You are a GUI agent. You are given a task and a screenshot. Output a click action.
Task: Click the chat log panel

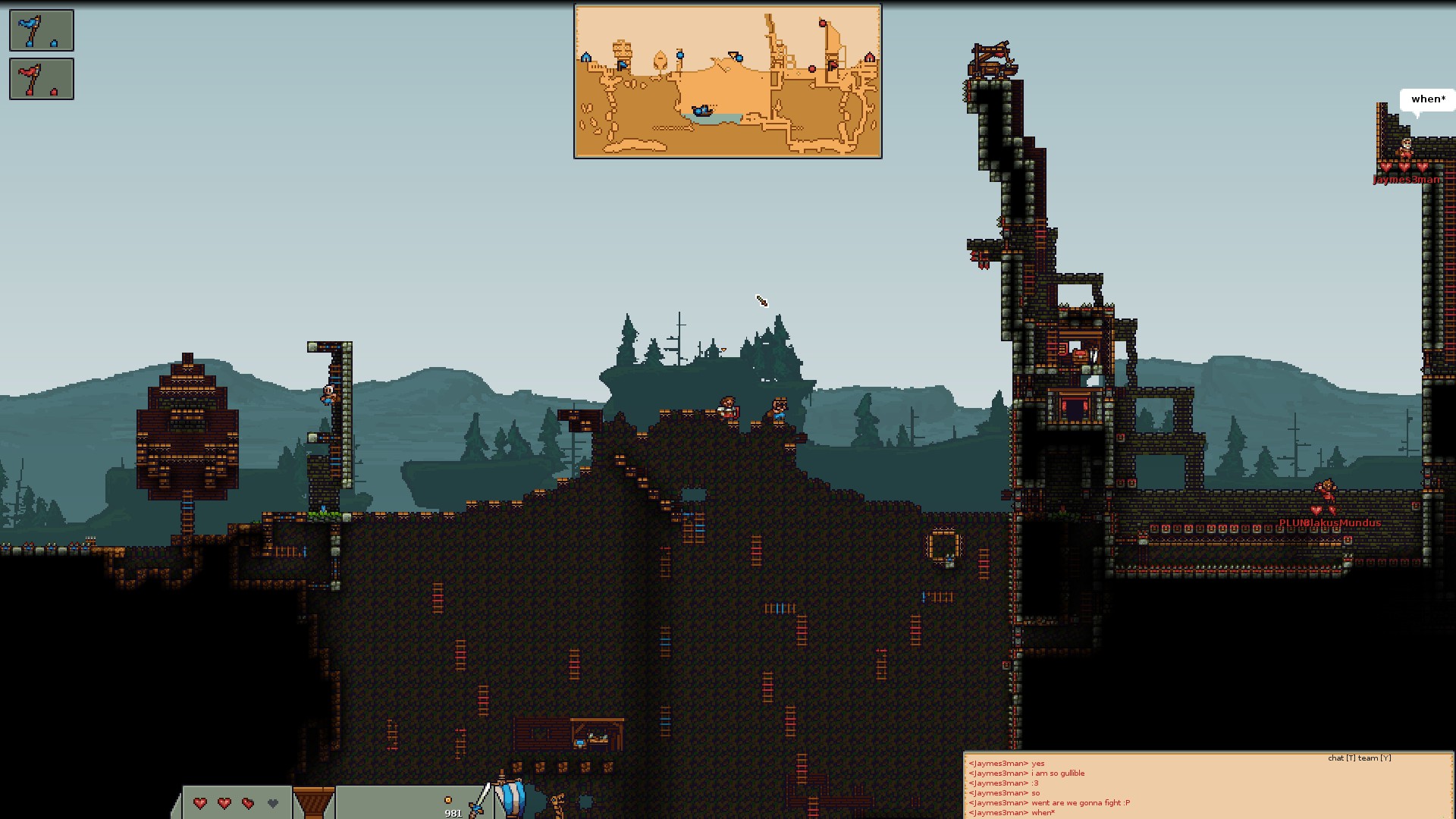[1208, 785]
